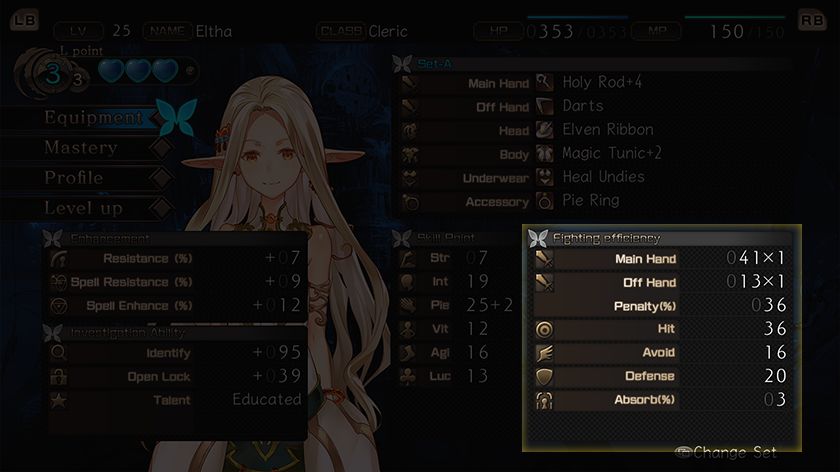
Task: Open the Profile menu entry
Action: pyautogui.click(x=74, y=178)
